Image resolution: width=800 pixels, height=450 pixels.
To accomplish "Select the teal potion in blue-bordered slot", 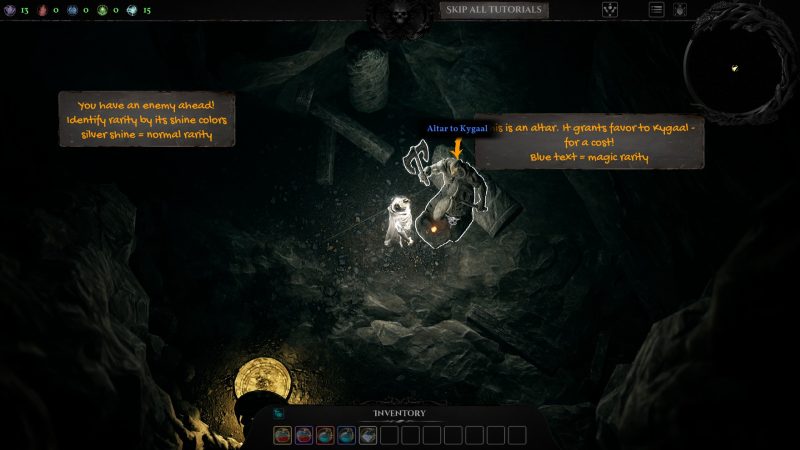I will (x=346, y=435).
